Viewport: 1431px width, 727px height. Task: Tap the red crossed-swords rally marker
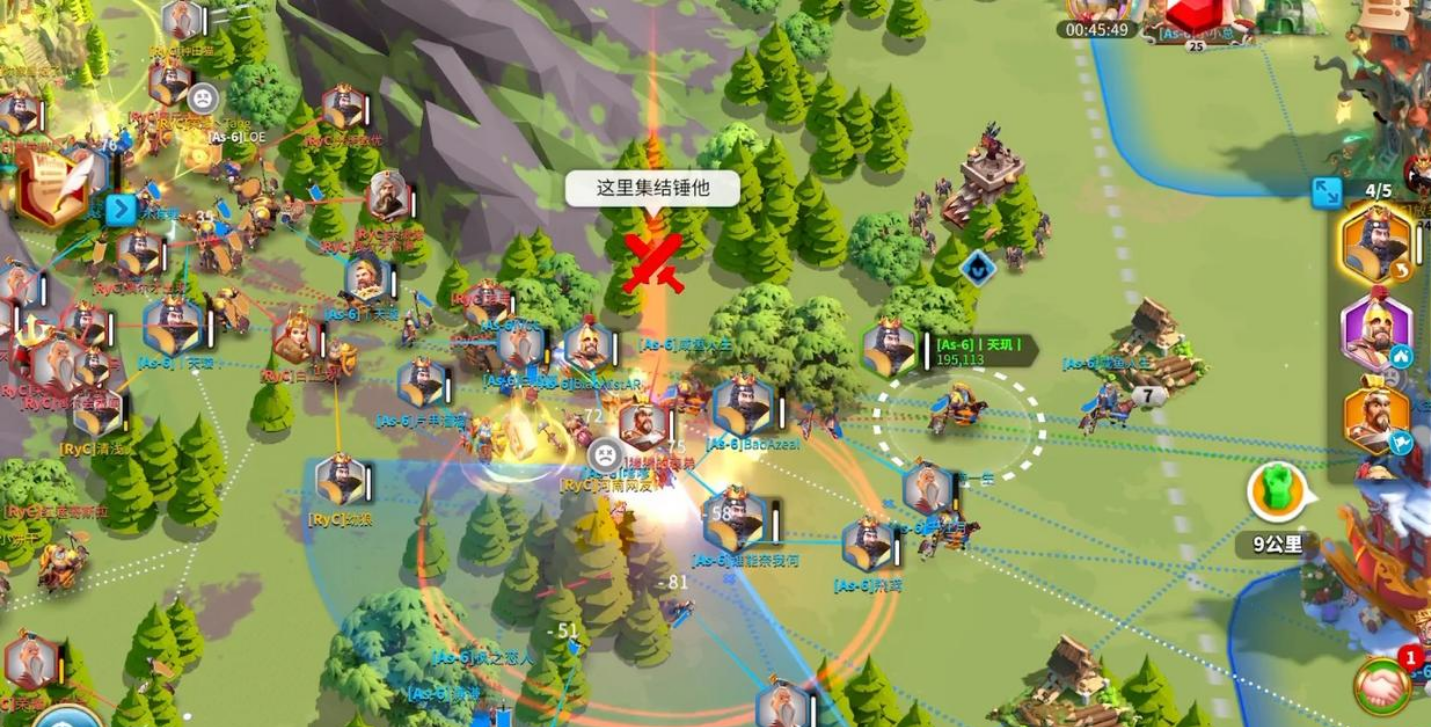(x=653, y=263)
